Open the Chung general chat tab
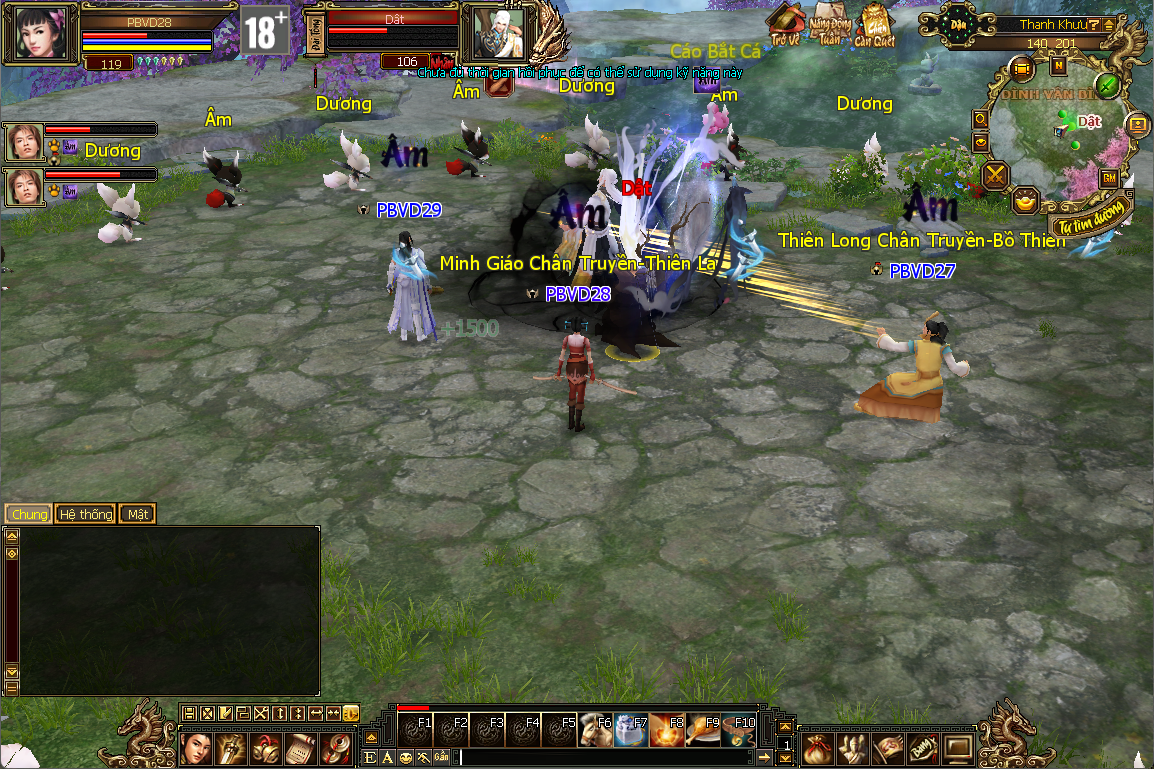This screenshot has width=1154, height=769. click(30, 514)
